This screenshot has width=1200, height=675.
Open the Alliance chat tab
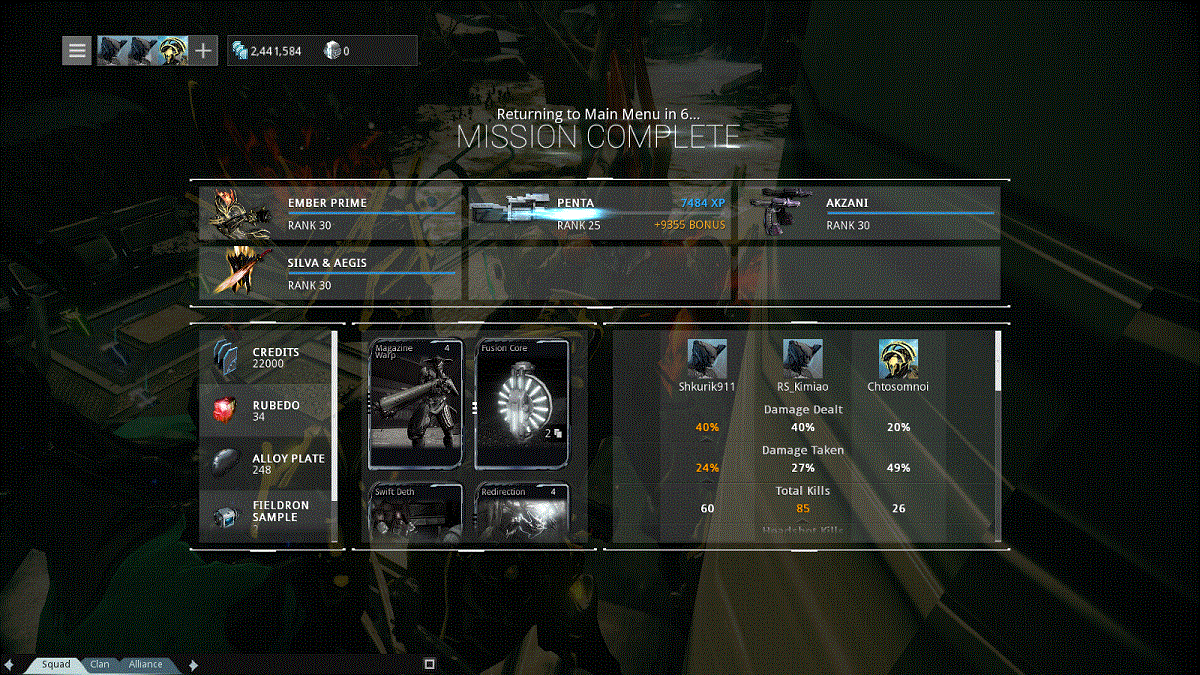click(x=145, y=664)
